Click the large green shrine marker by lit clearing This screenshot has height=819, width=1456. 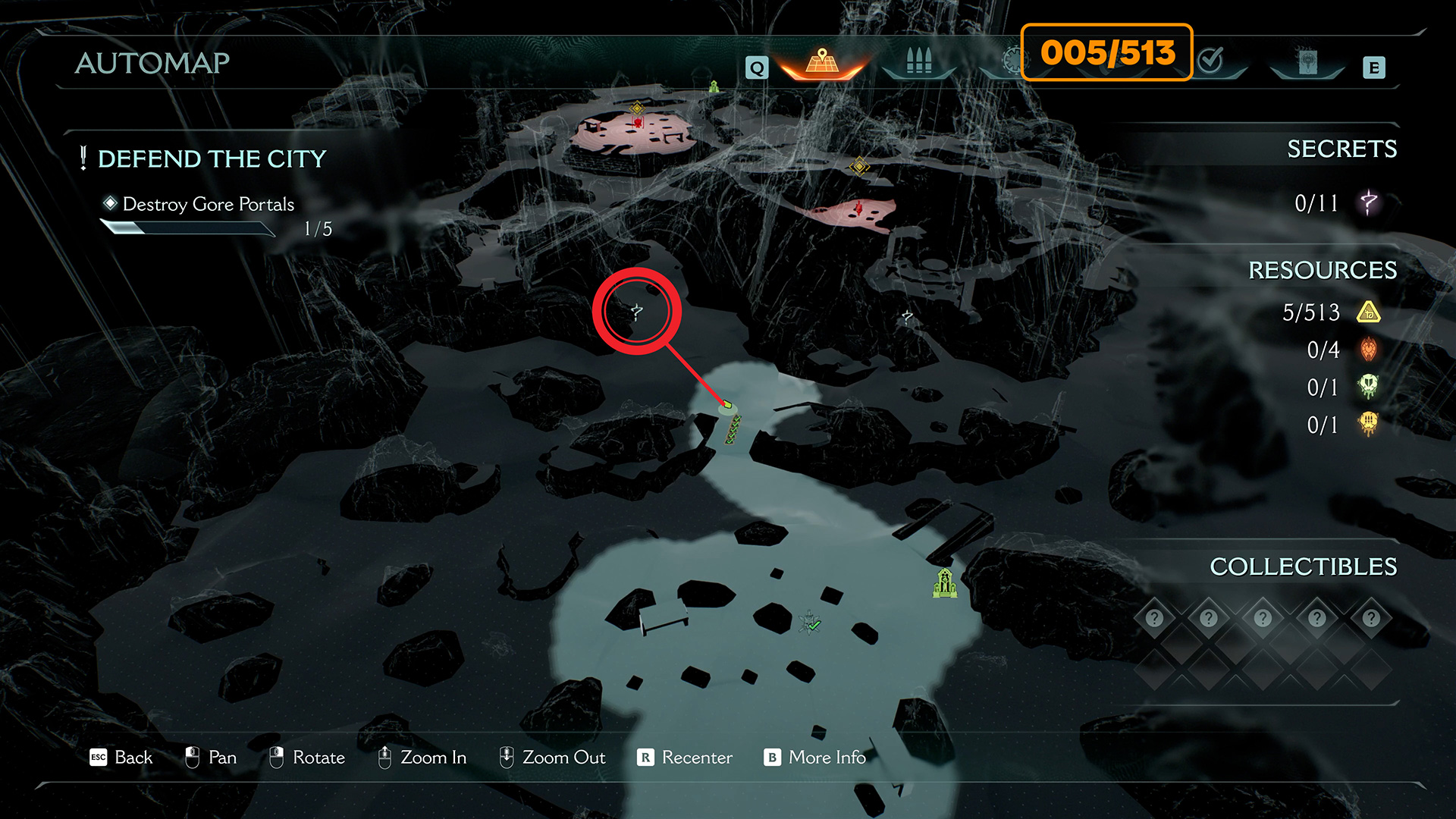tap(945, 583)
